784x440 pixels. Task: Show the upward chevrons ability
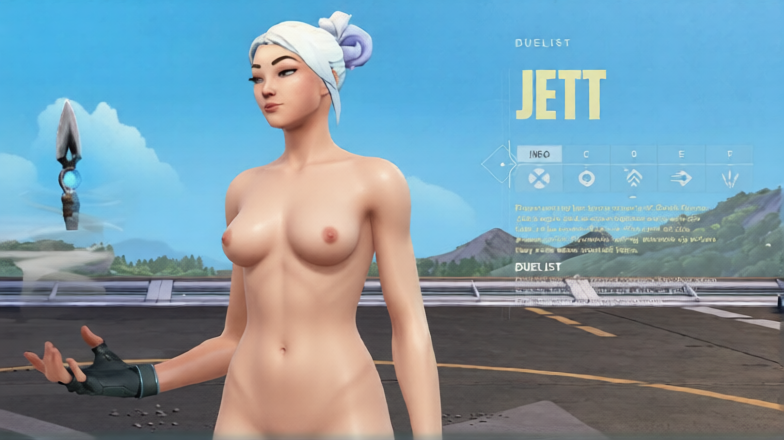(x=633, y=178)
